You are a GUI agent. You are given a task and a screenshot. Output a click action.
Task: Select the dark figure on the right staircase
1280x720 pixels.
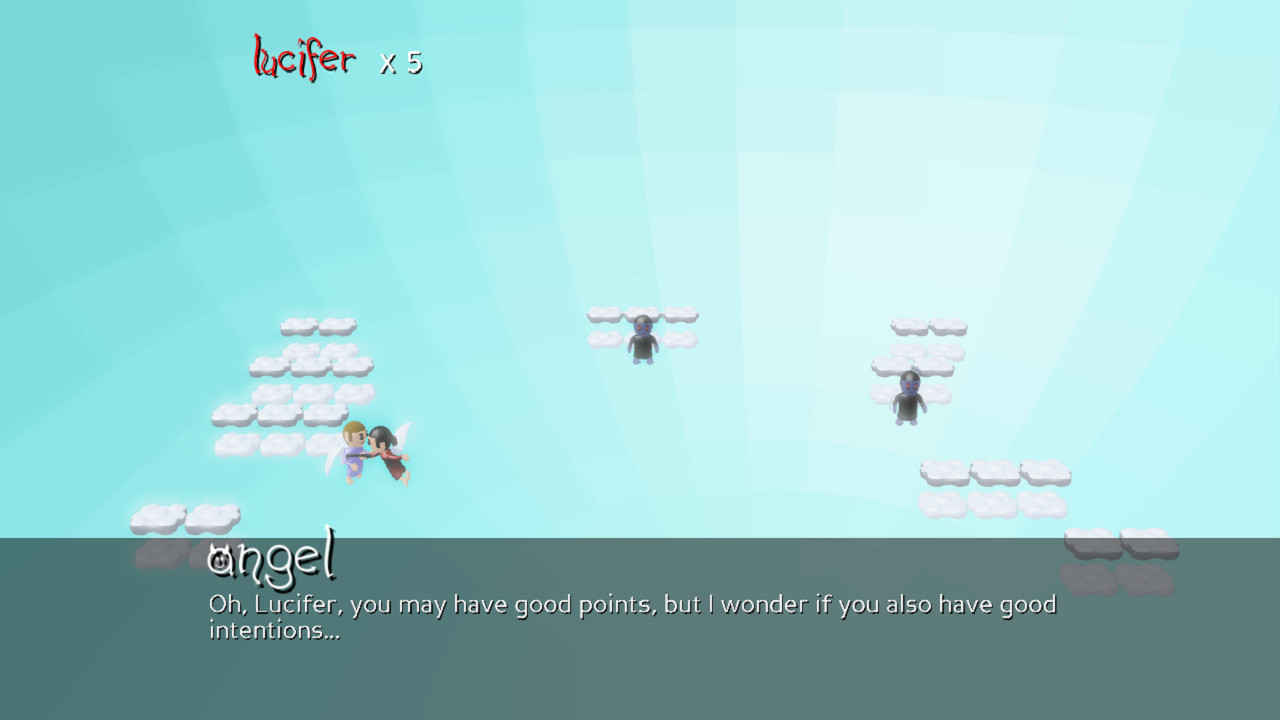[912, 400]
